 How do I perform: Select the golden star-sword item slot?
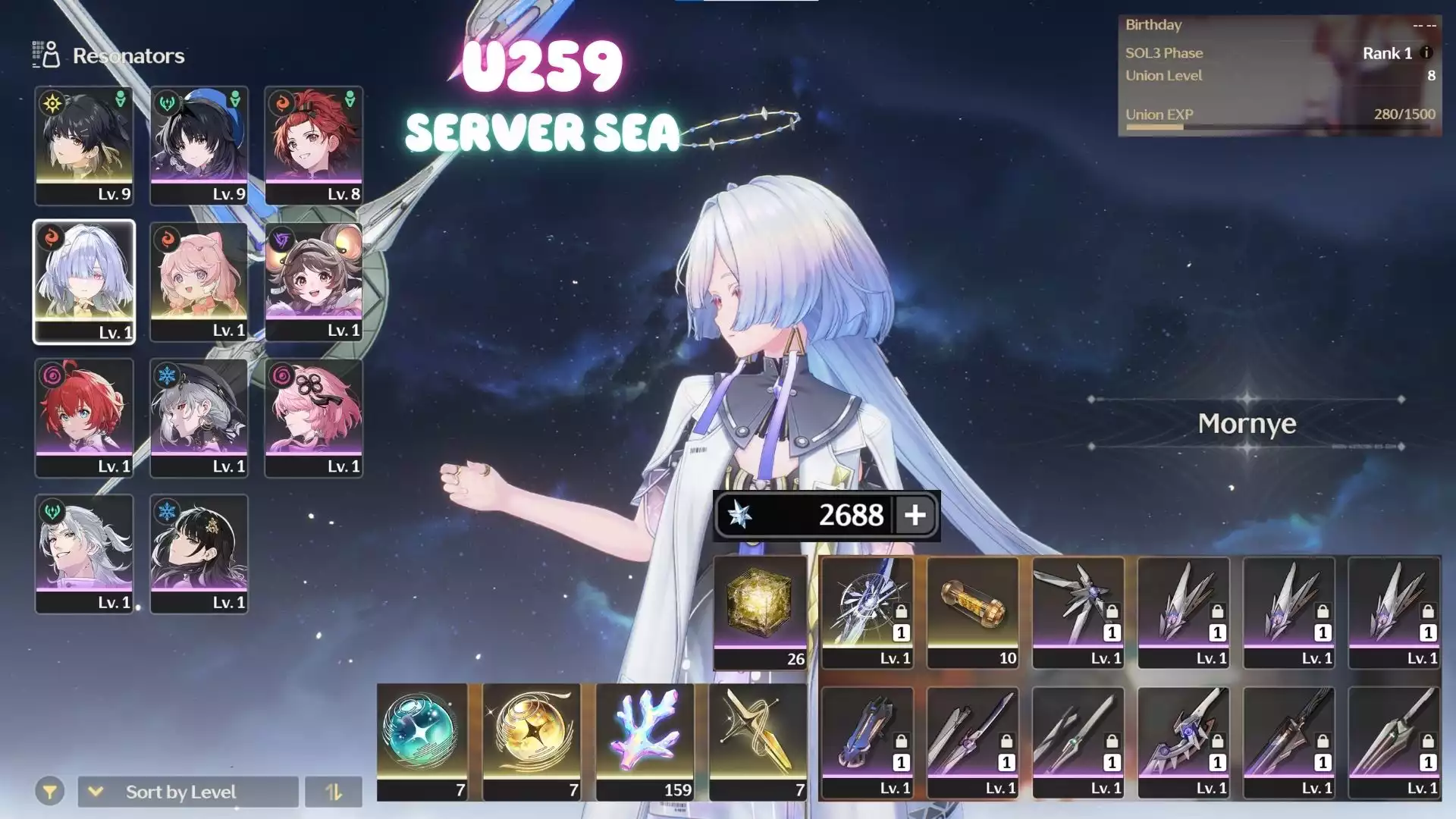[x=758, y=742]
